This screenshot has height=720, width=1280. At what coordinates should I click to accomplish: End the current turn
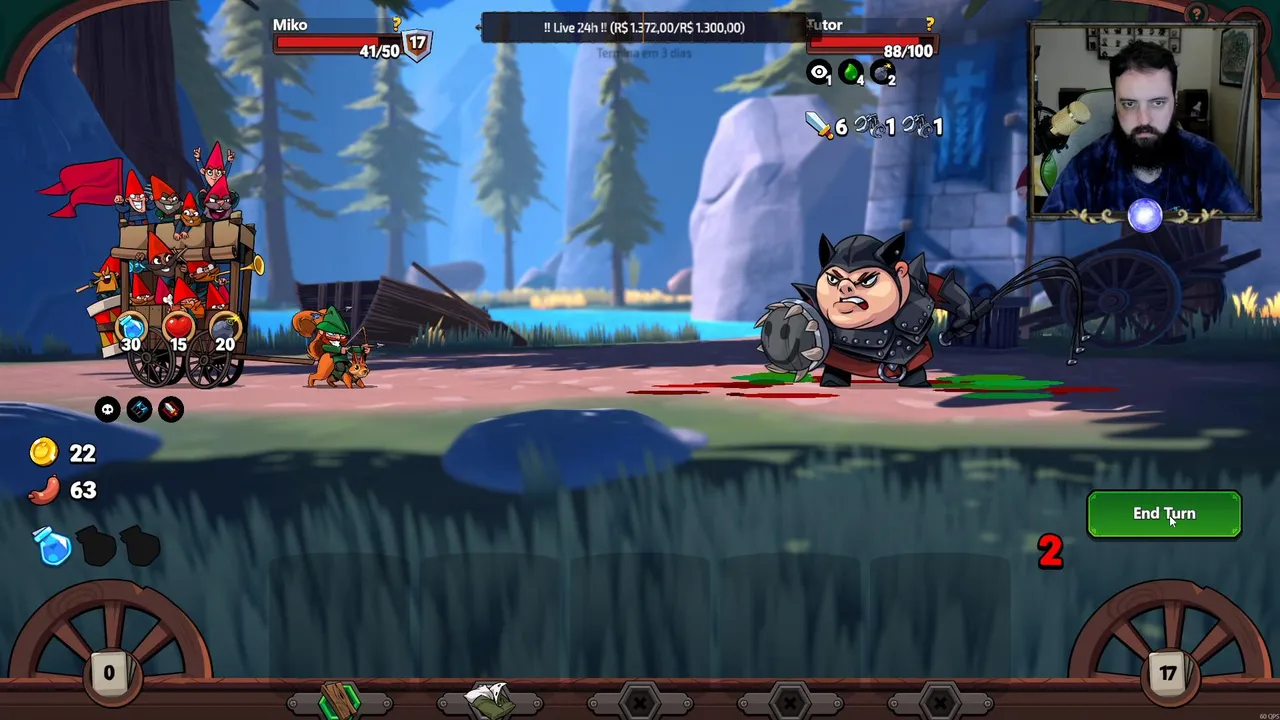point(1164,514)
